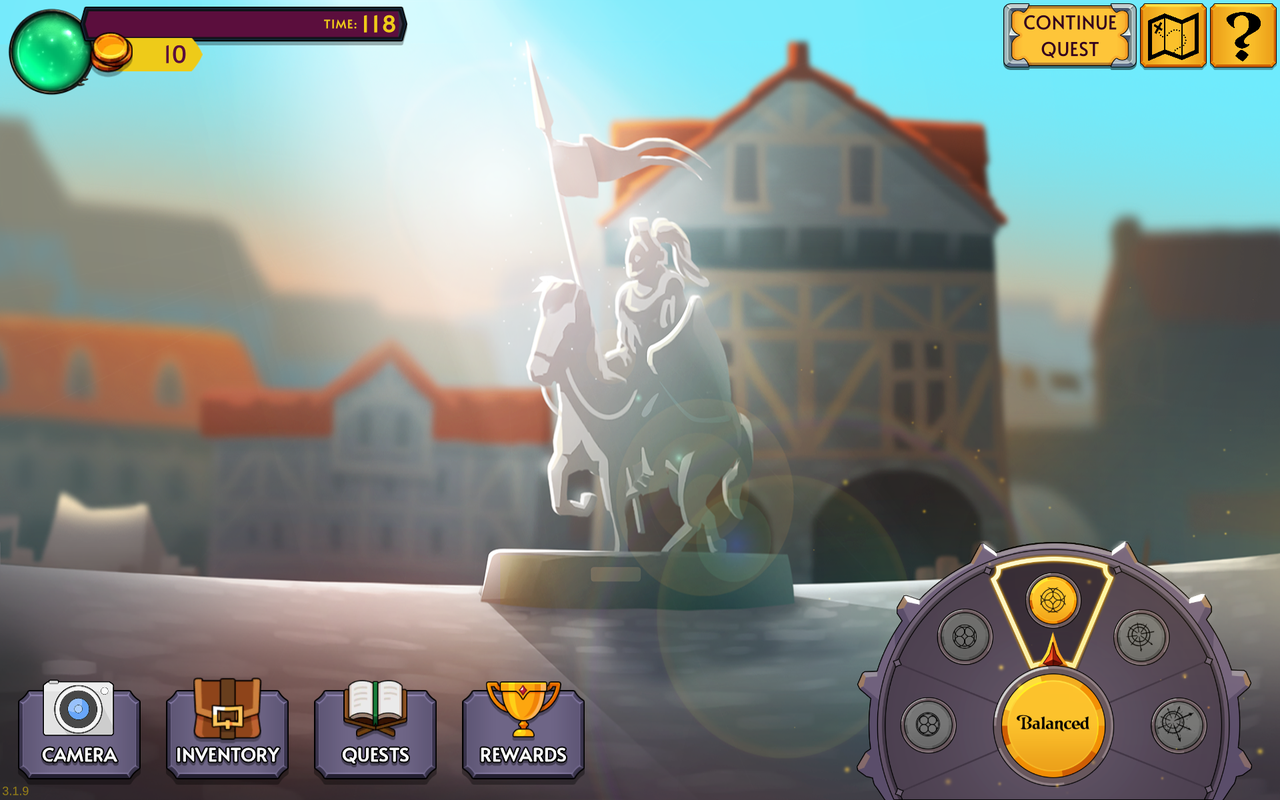Open the Camera tool

(79, 711)
